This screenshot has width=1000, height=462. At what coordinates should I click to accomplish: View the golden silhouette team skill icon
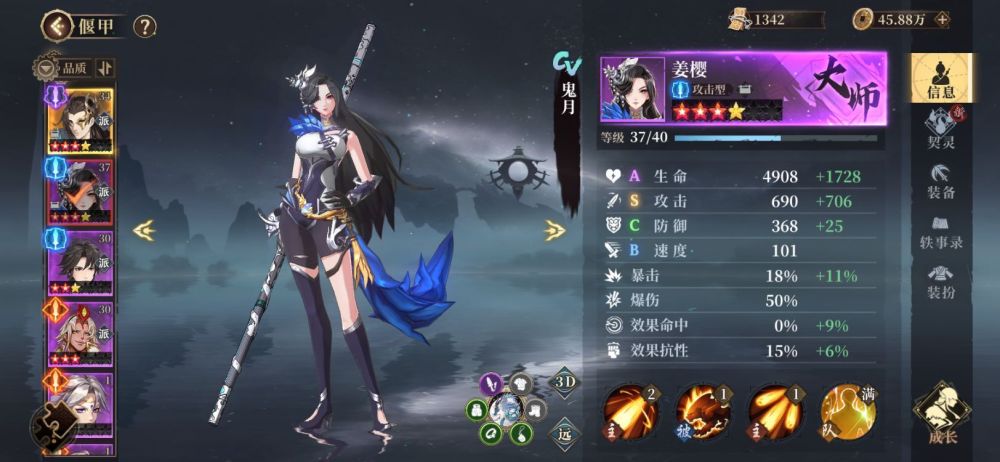848,409
